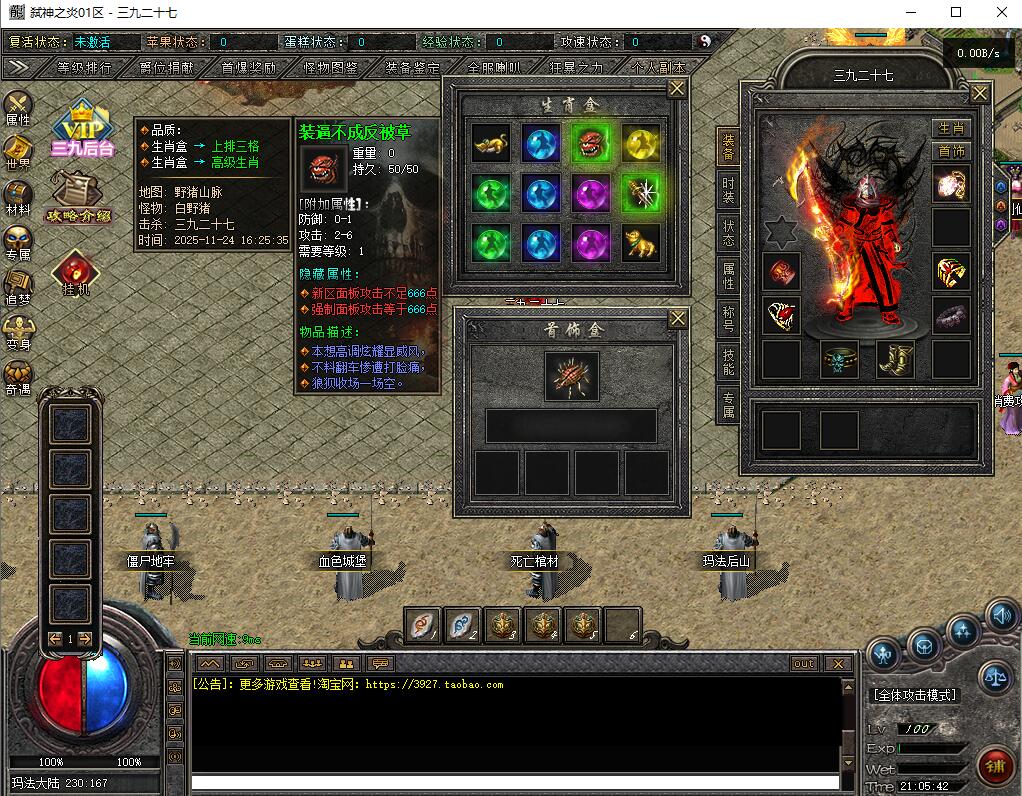The image size is (1022, 796).
Task: Select 装备鉴定 in the top bar
Action: coord(412,68)
